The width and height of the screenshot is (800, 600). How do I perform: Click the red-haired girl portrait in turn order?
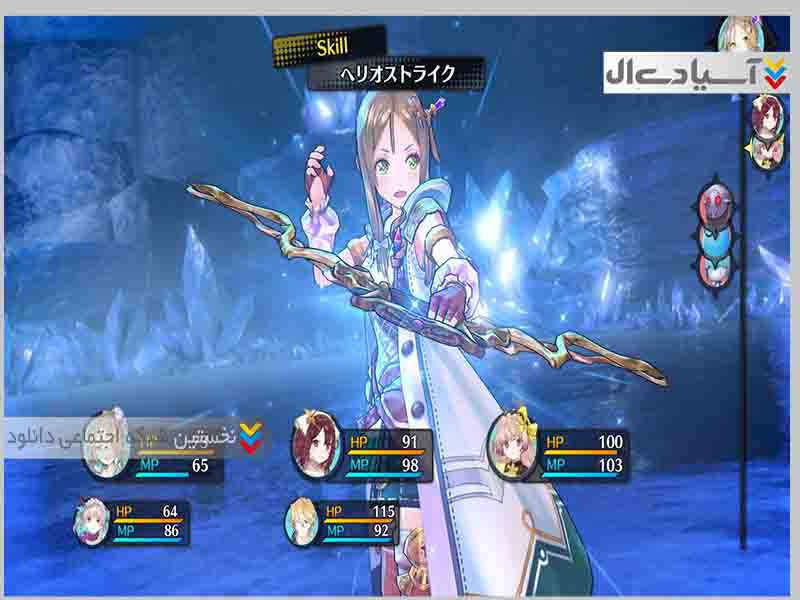(768, 112)
